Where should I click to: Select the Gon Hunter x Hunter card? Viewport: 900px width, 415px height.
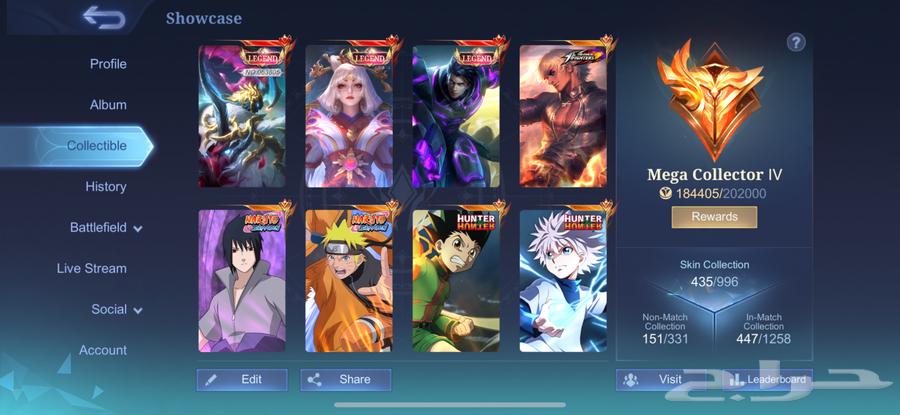pos(455,280)
